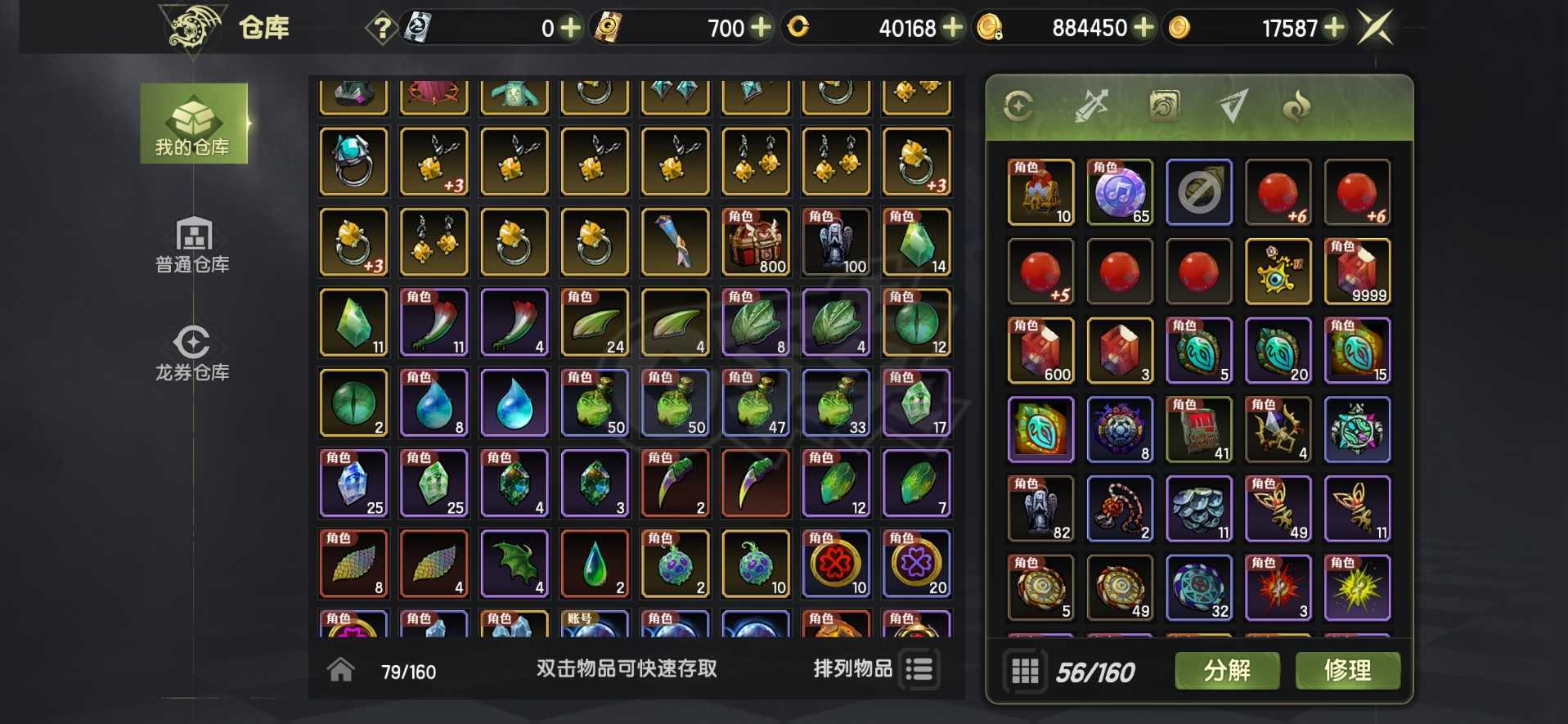Click the dragon emblem next to 仓库 title
Viewport: 1568px width, 724px height.
194,26
